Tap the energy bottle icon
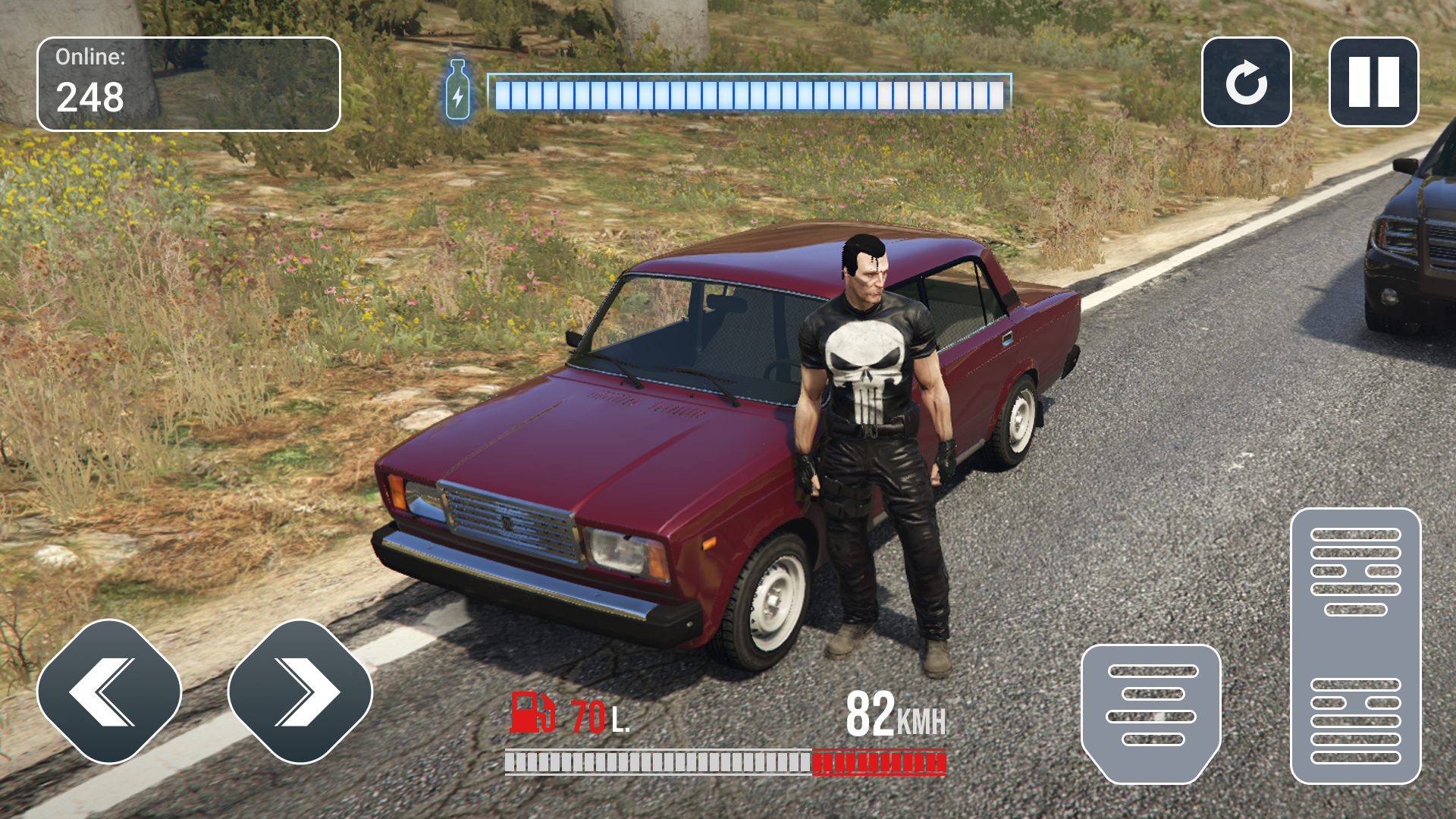The image size is (1456, 819). click(x=458, y=92)
